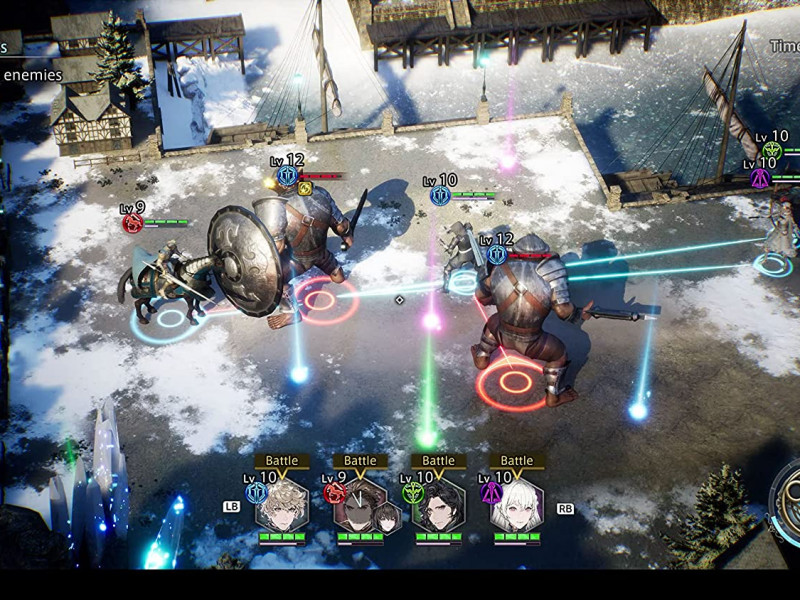Select the Lv 10 purple class marker on the battlefield
The image size is (800, 600).
(x=760, y=178)
